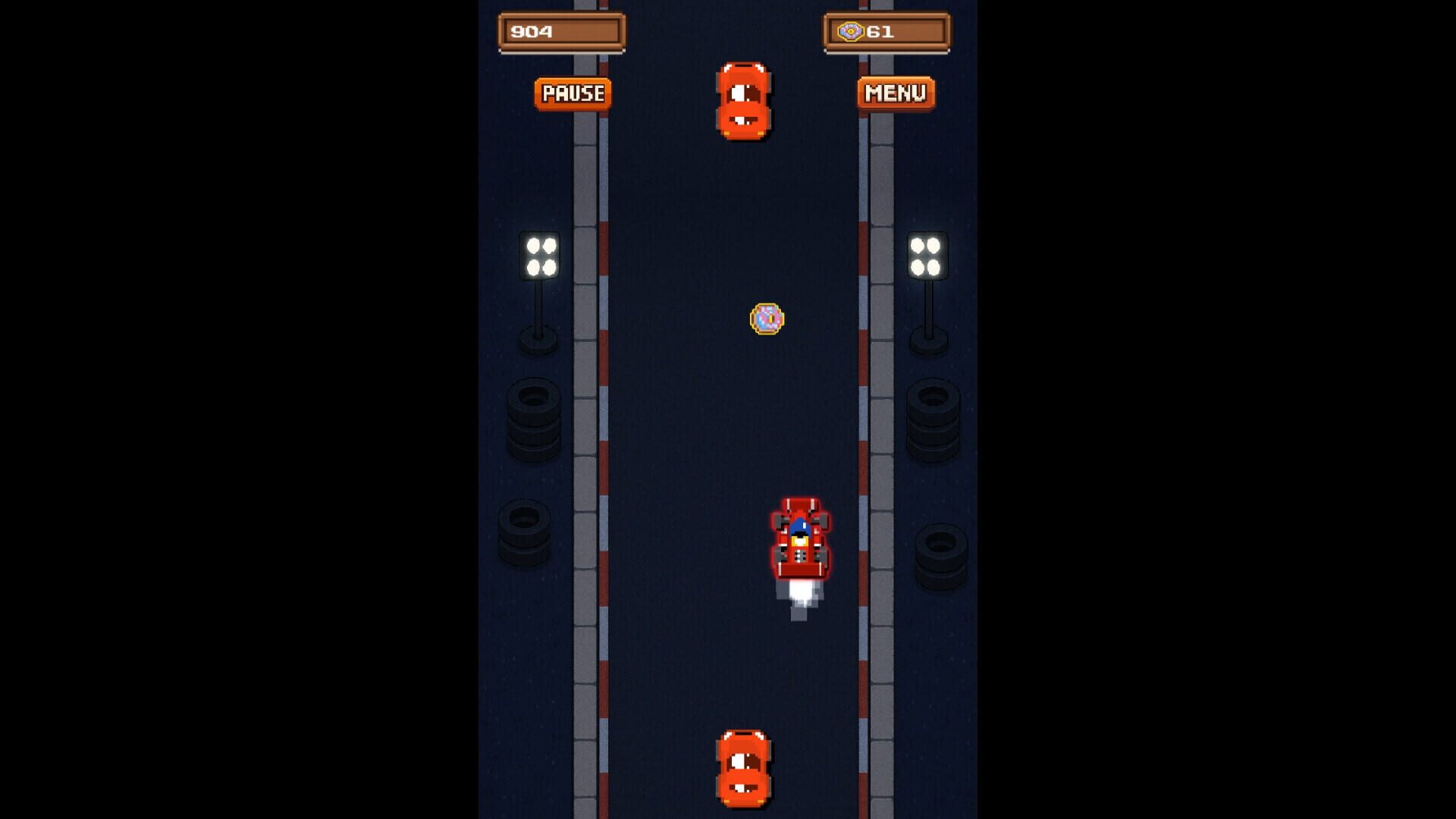Click the right track floodlight
1456x819 pixels.
(927, 254)
